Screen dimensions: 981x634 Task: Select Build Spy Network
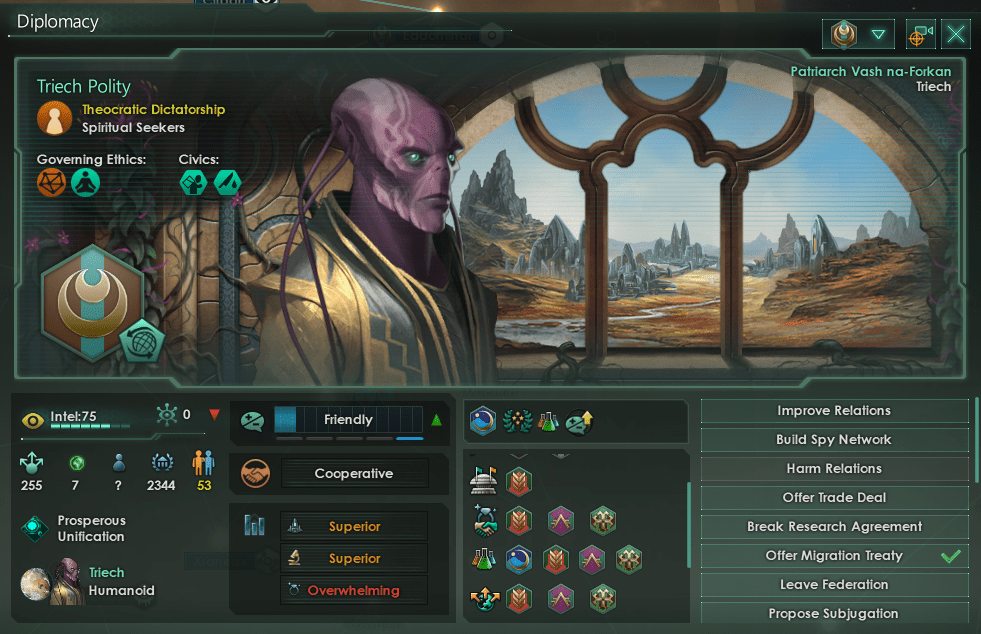coord(834,440)
